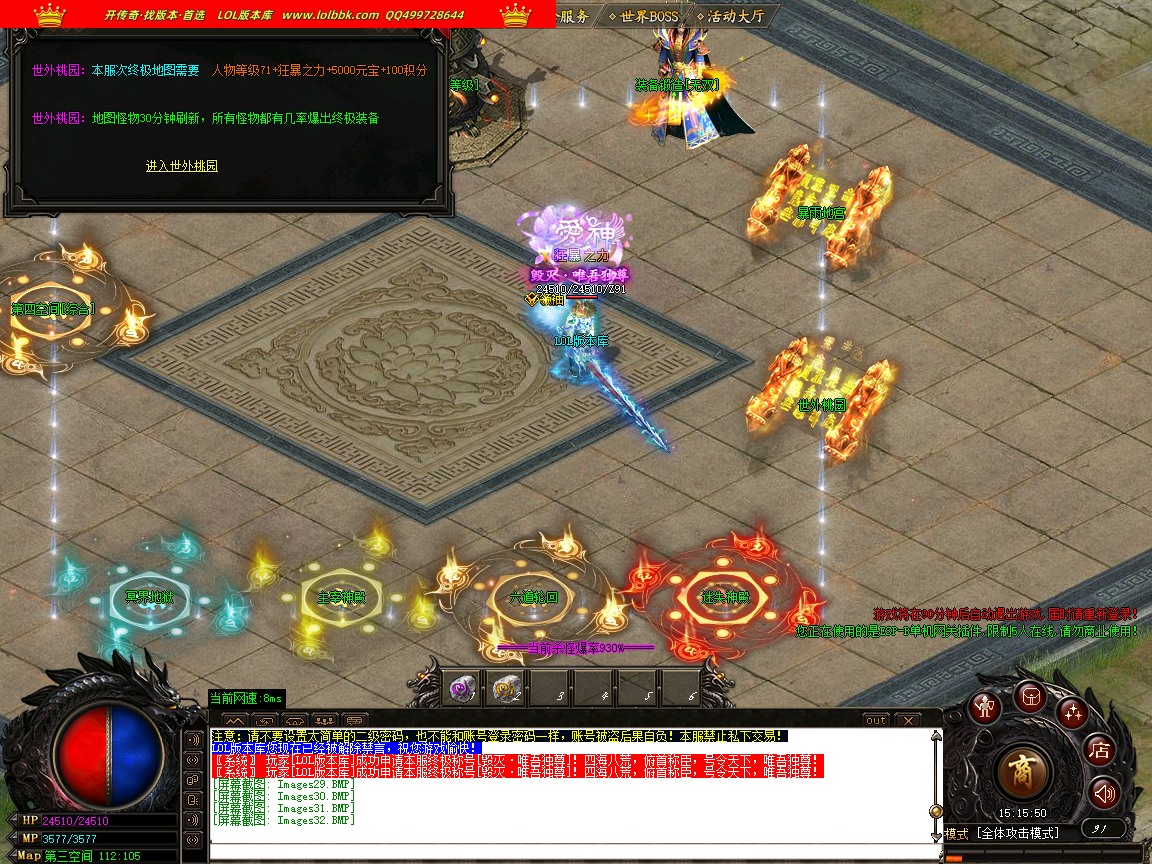The width and height of the screenshot is (1152, 864).
Task: Click the 全体攻击模式 attack mode label
Action: pos(1017,833)
